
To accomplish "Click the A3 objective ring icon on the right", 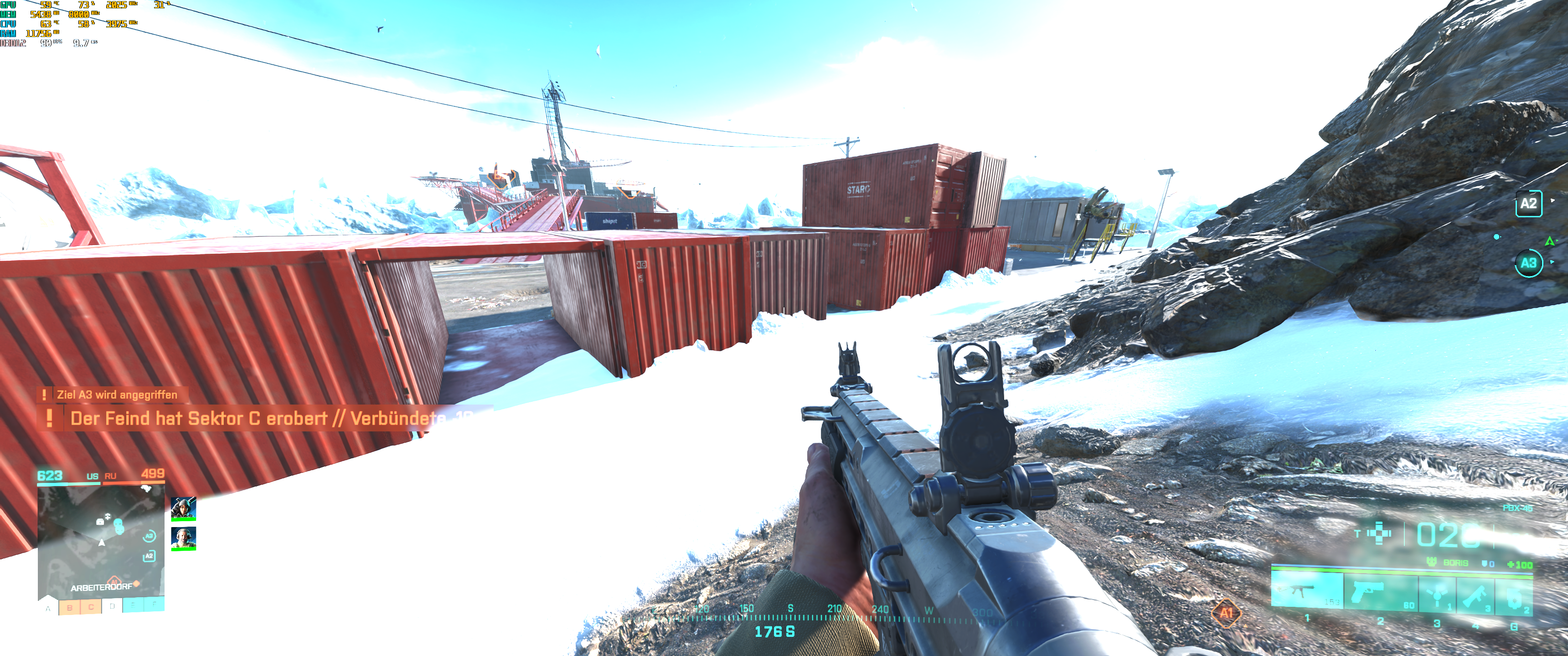I will pyautogui.click(x=1528, y=263).
